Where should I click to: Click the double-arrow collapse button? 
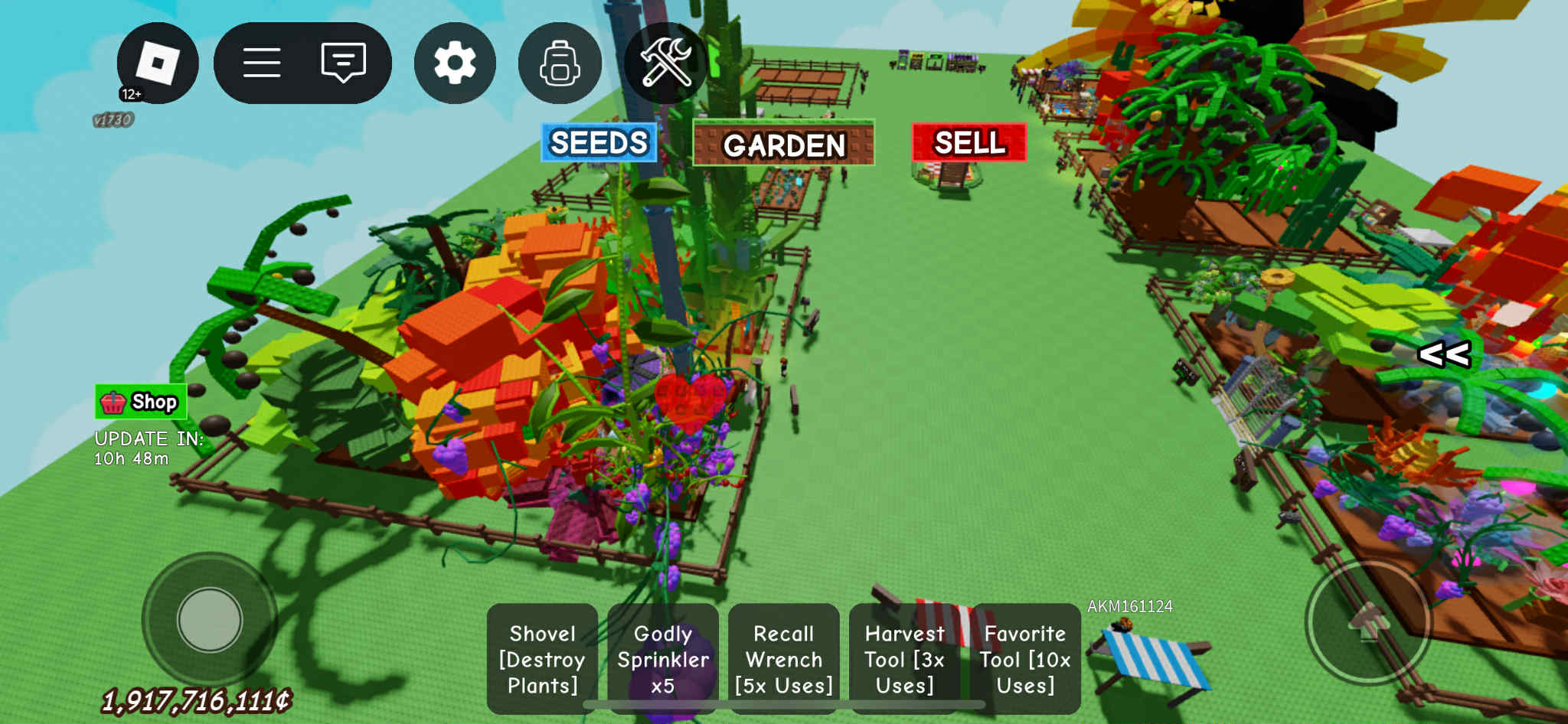tap(1444, 354)
